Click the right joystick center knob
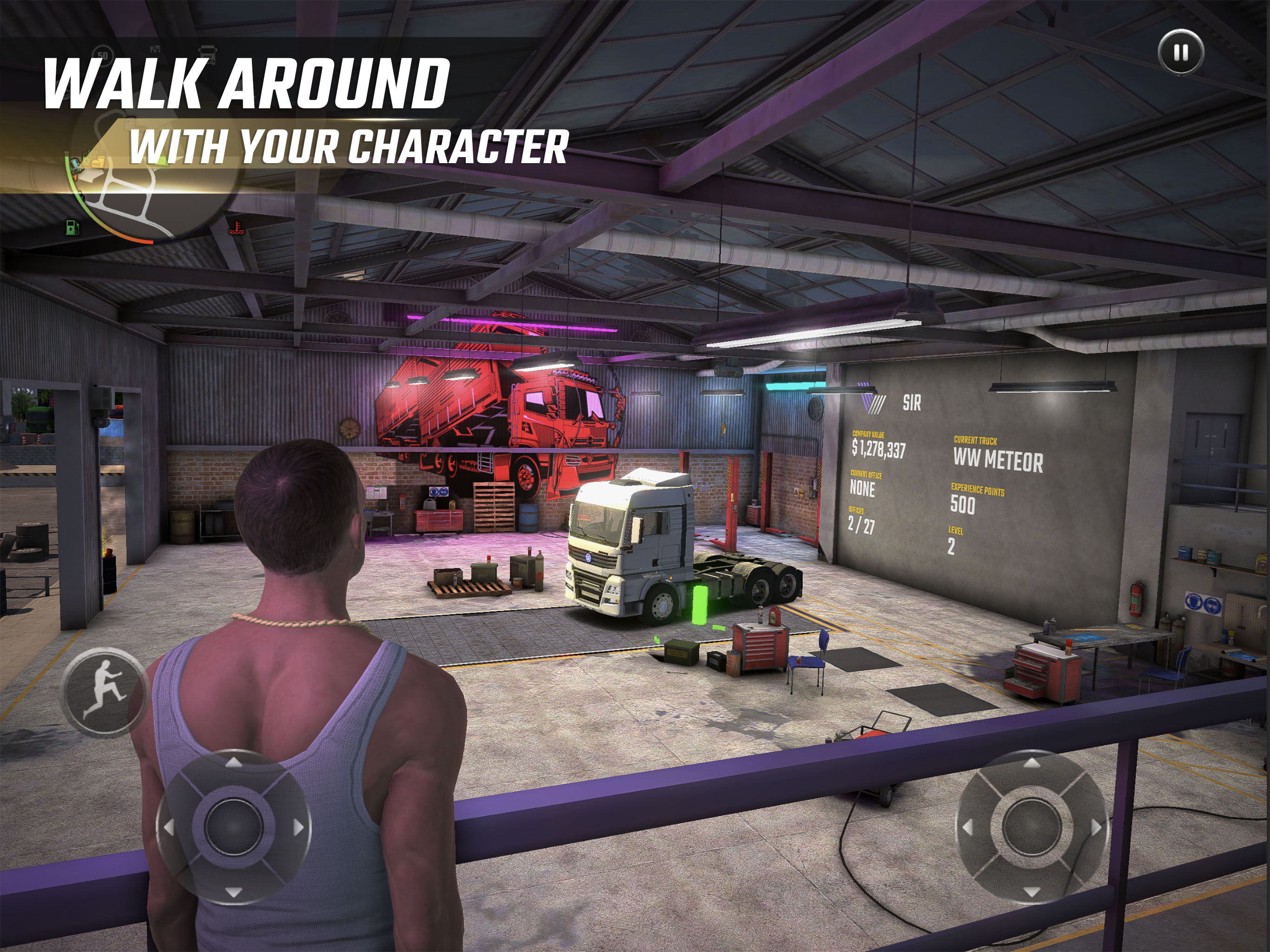 [x=1032, y=827]
